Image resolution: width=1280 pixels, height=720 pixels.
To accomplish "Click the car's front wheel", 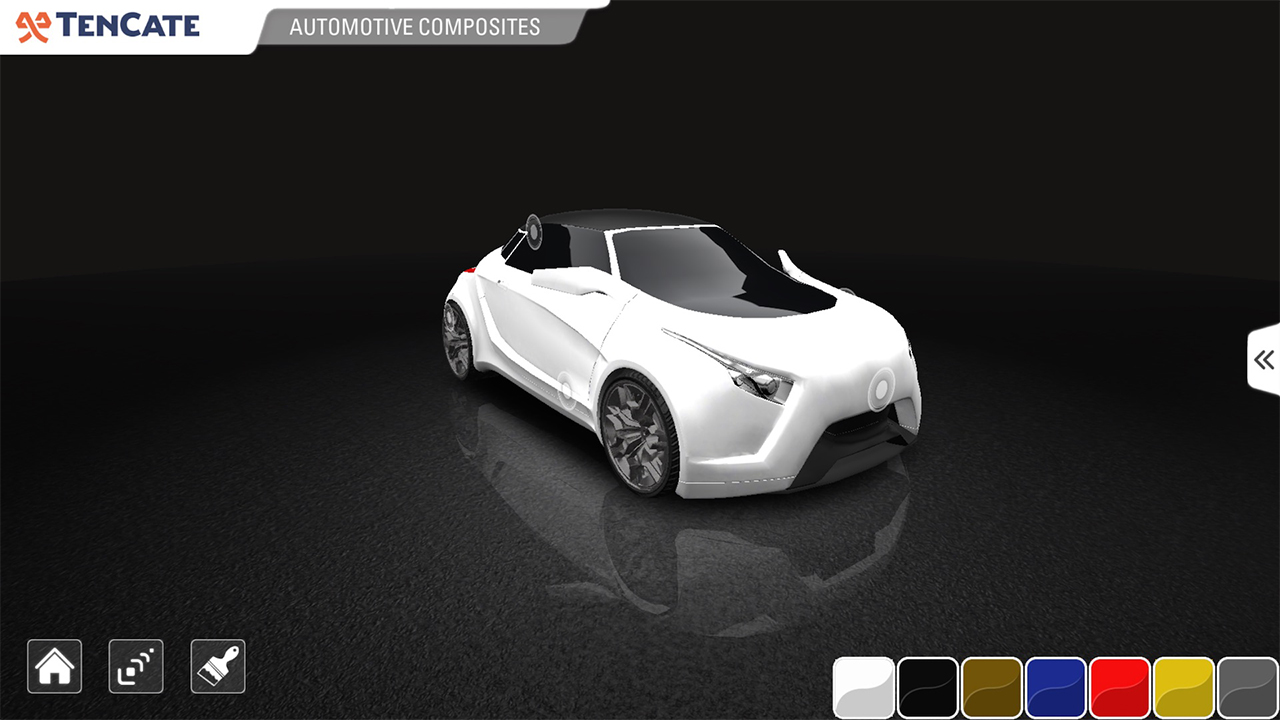I will [636, 430].
